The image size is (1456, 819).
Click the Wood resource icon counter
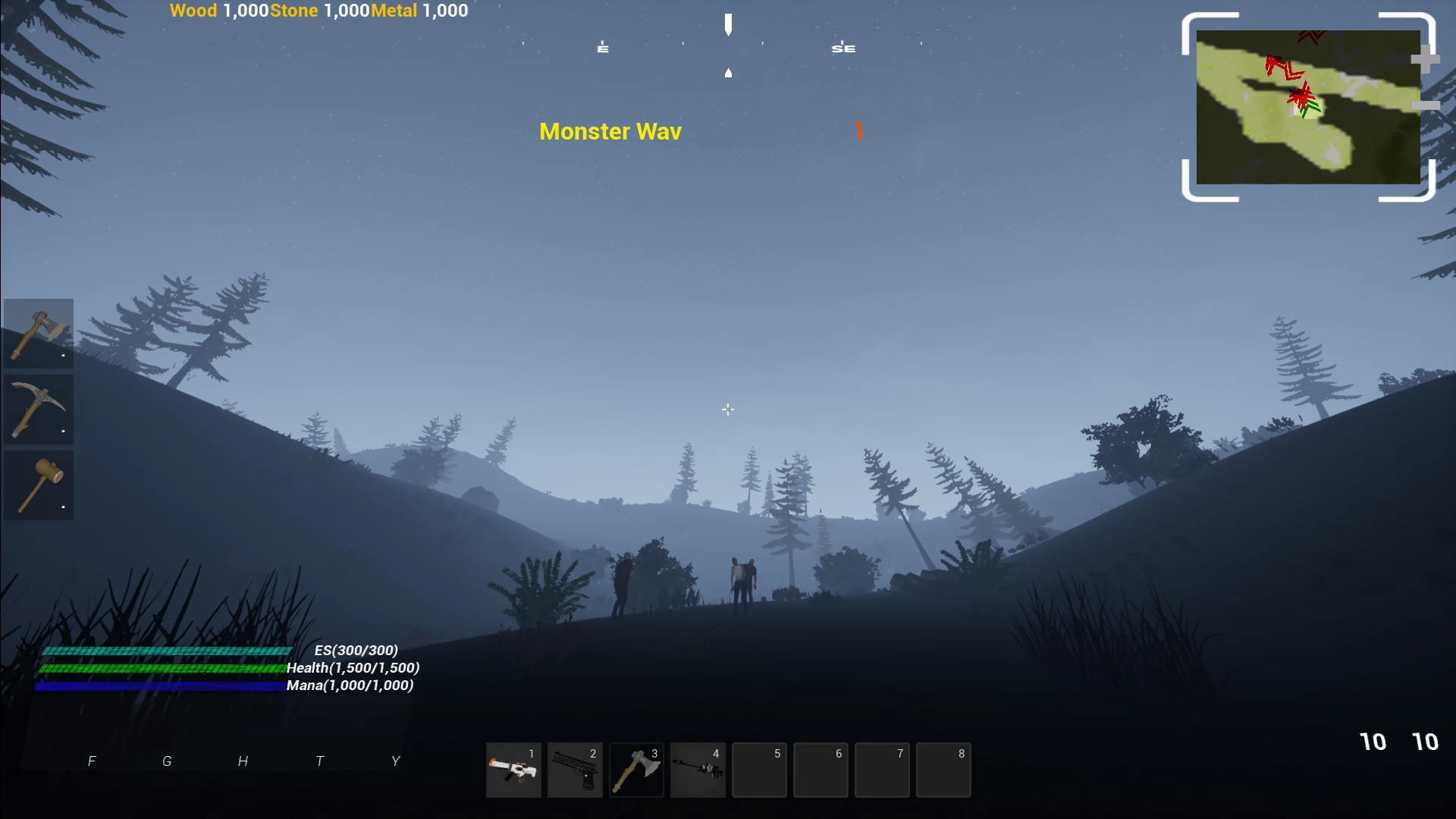click(x=193, y=11)
